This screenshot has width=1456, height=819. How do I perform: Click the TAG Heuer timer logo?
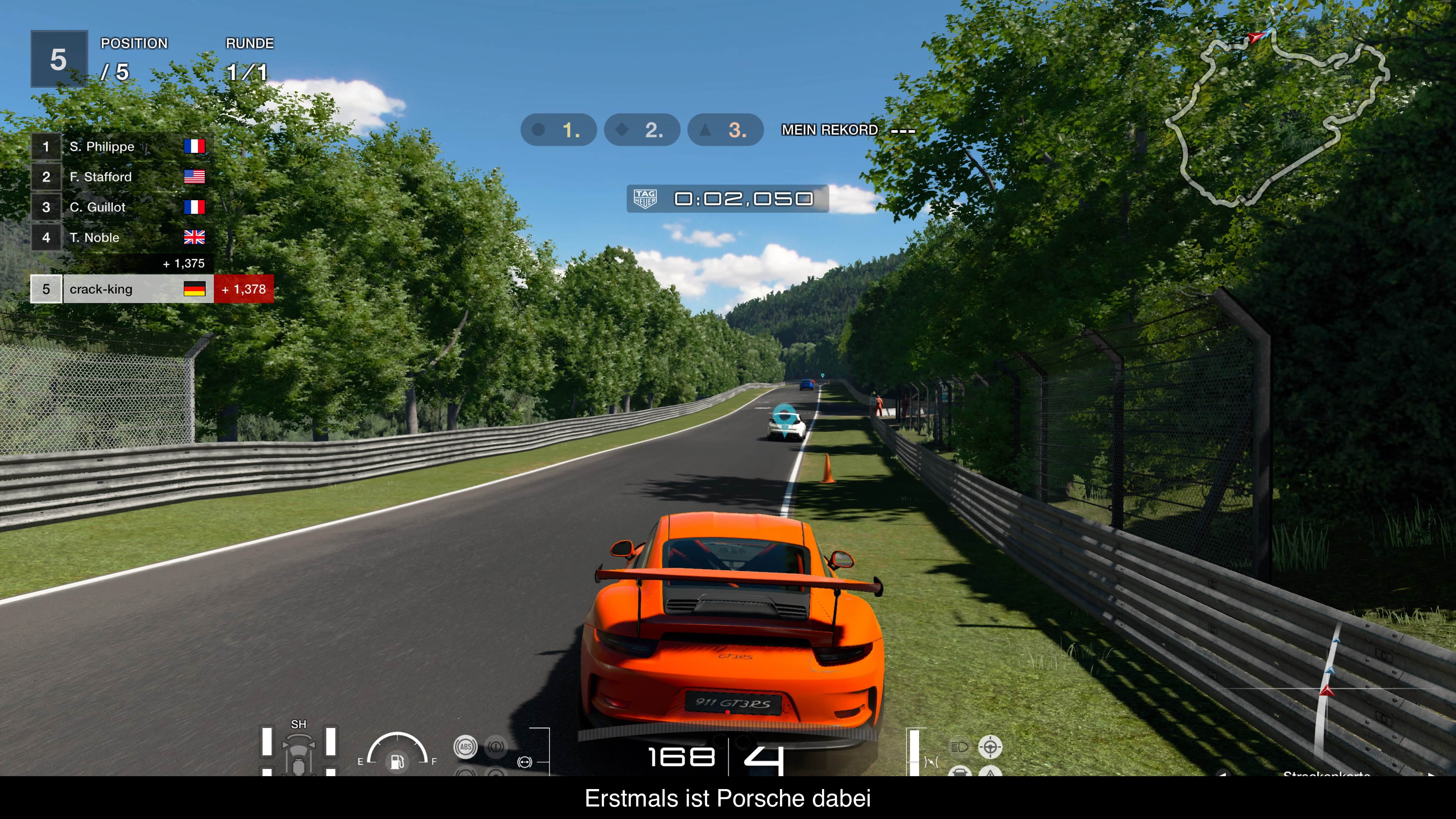pos(645,199)
